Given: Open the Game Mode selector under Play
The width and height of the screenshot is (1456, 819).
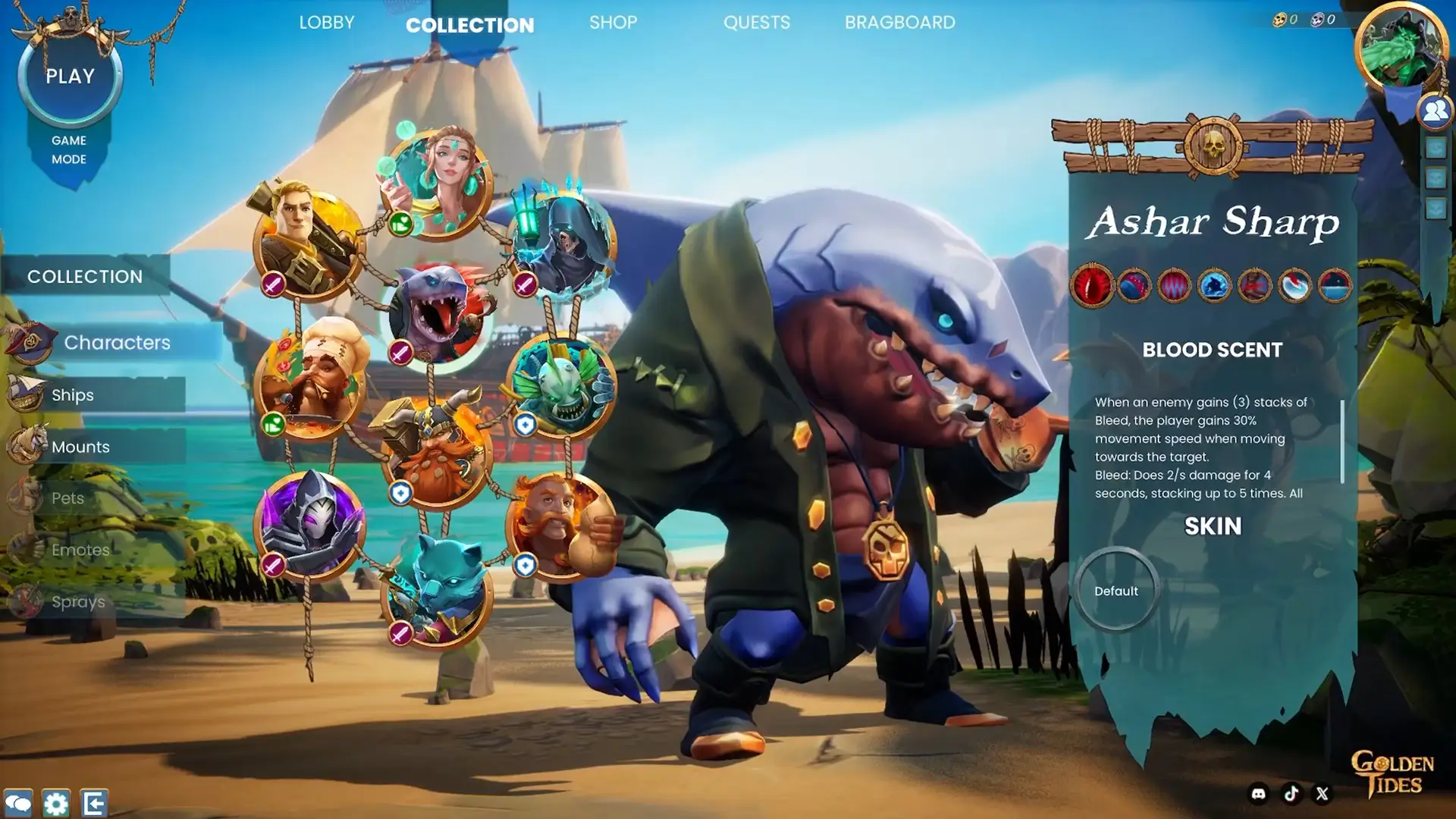Looking at the screenshot, I should pyautogui.click(x=69, y=149).
